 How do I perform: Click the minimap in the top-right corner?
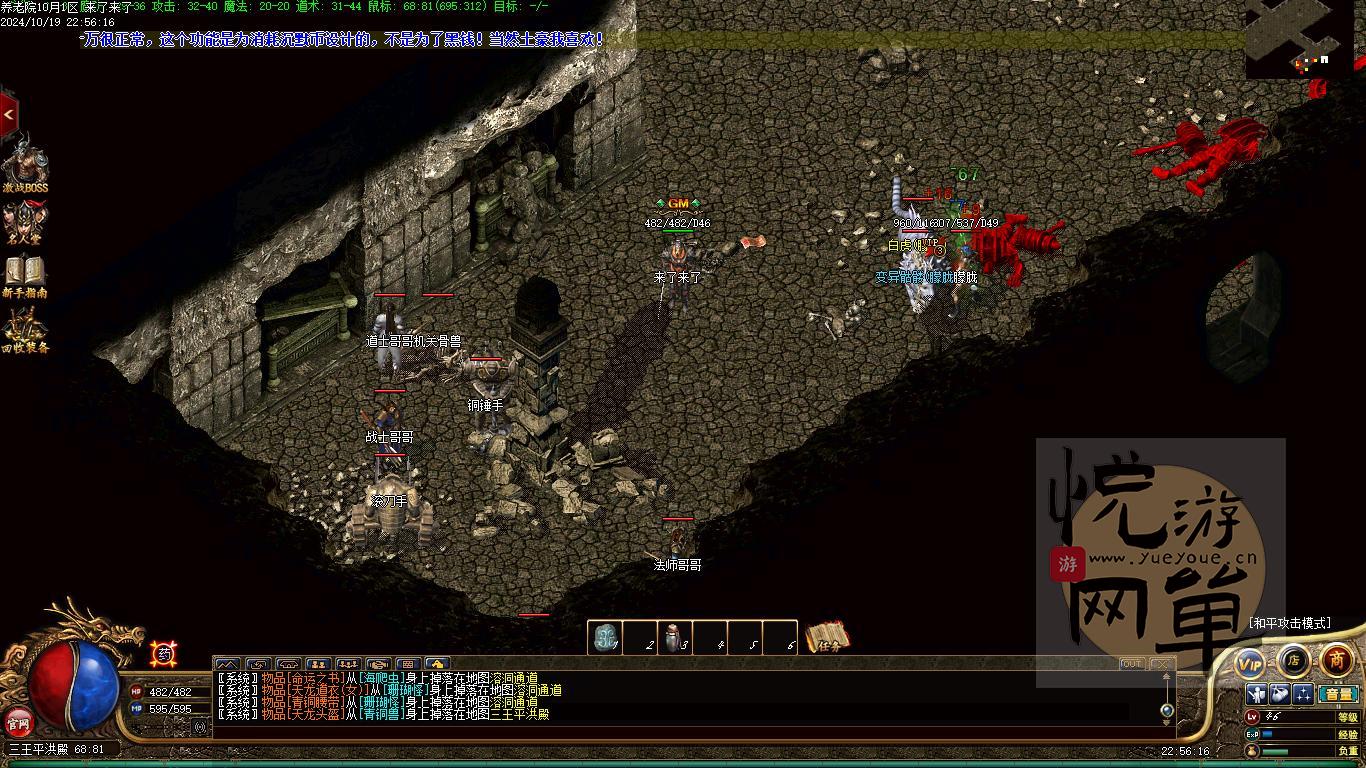point(1302,40)
